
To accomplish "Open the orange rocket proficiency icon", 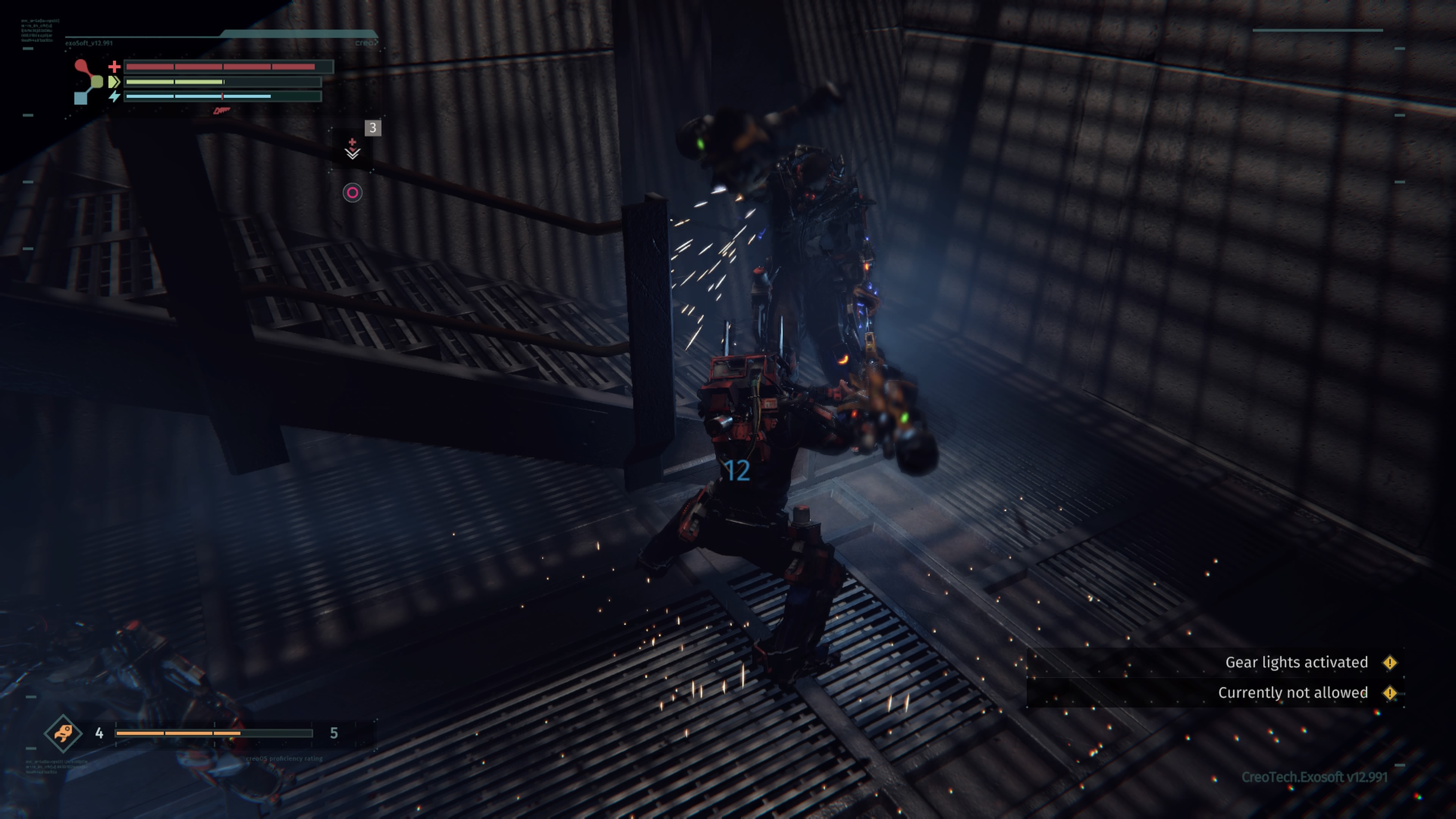I will (63, 733).
